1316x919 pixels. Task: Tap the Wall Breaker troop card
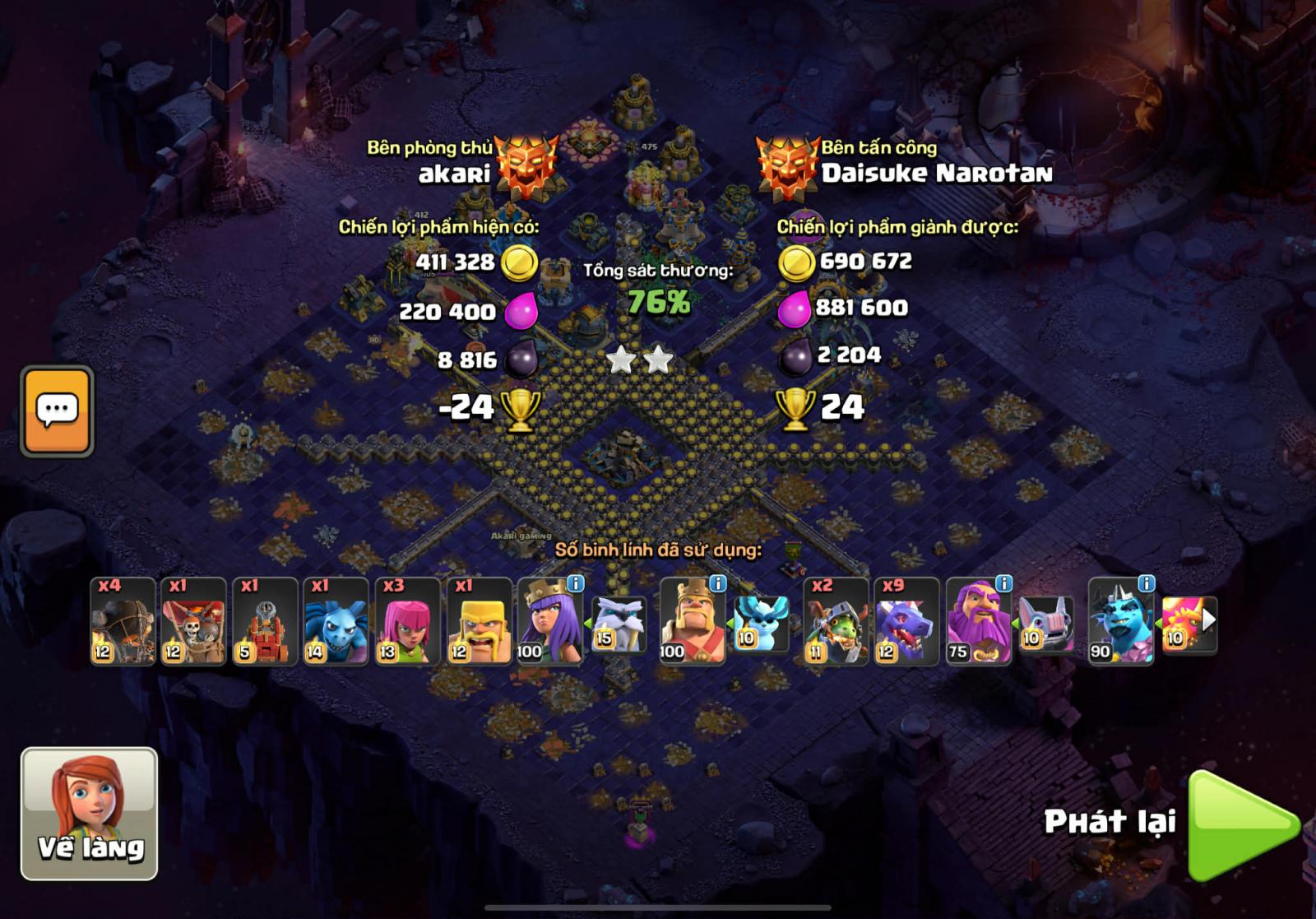click(x=193, y=621)
